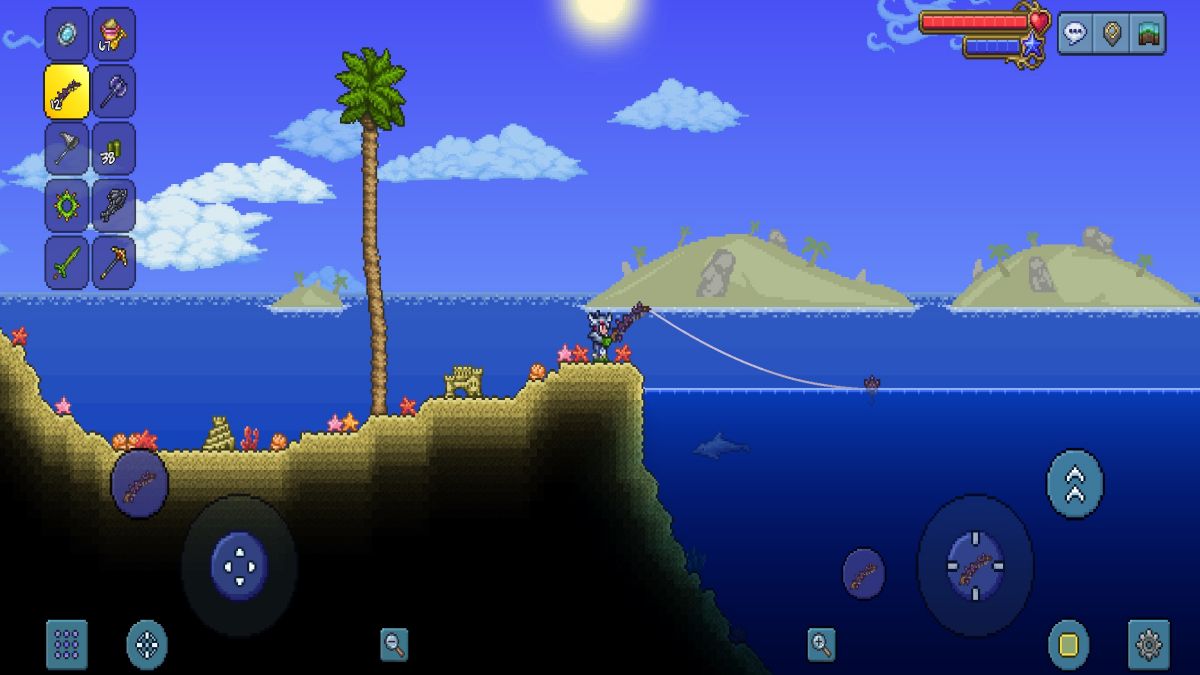Image resolution: width=1200 pixels, height=675 pixels.
Task: Tap the yellow square action button
Action: point(1068,644)
